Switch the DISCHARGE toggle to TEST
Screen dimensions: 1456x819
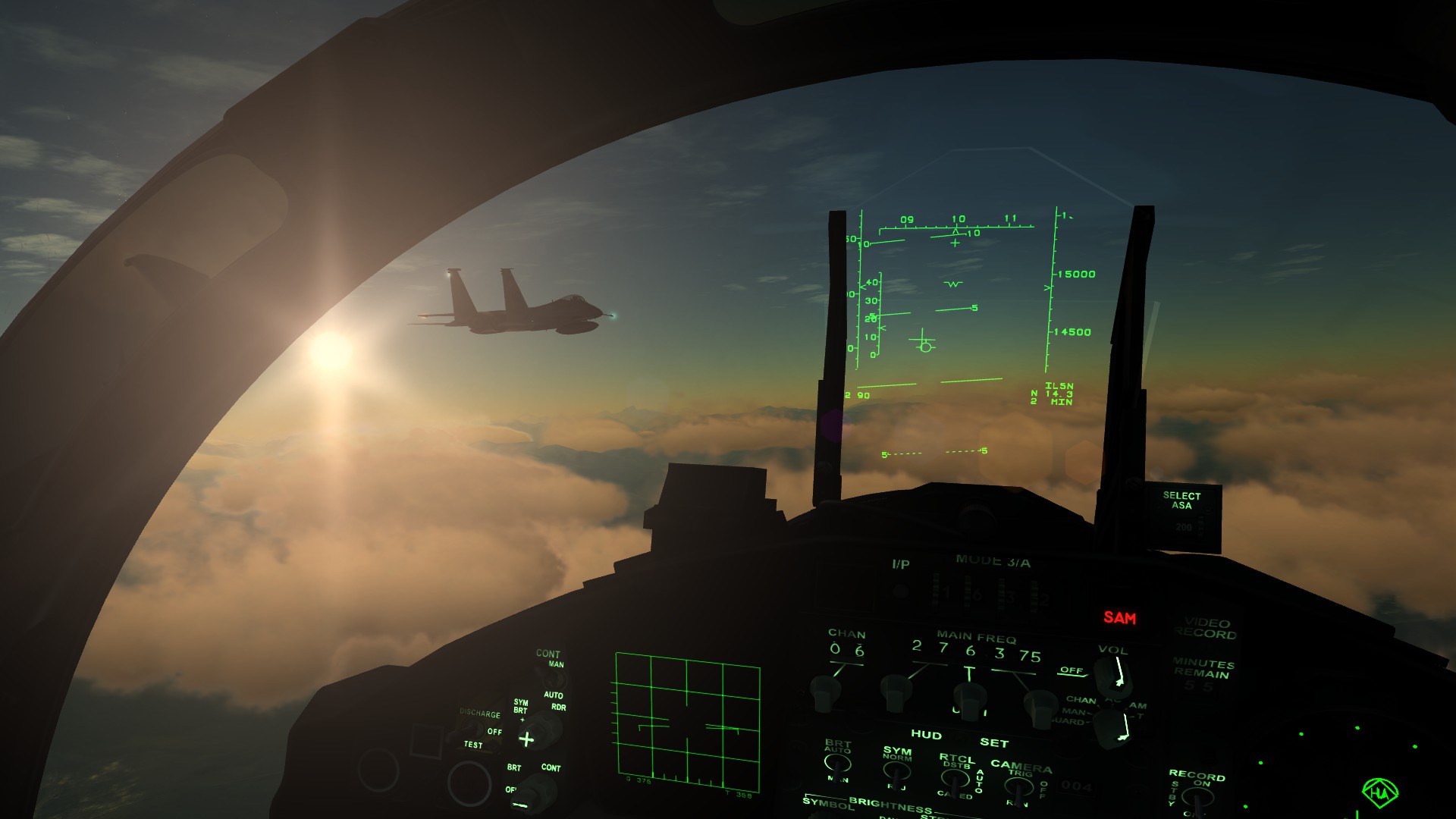(473, 728)
